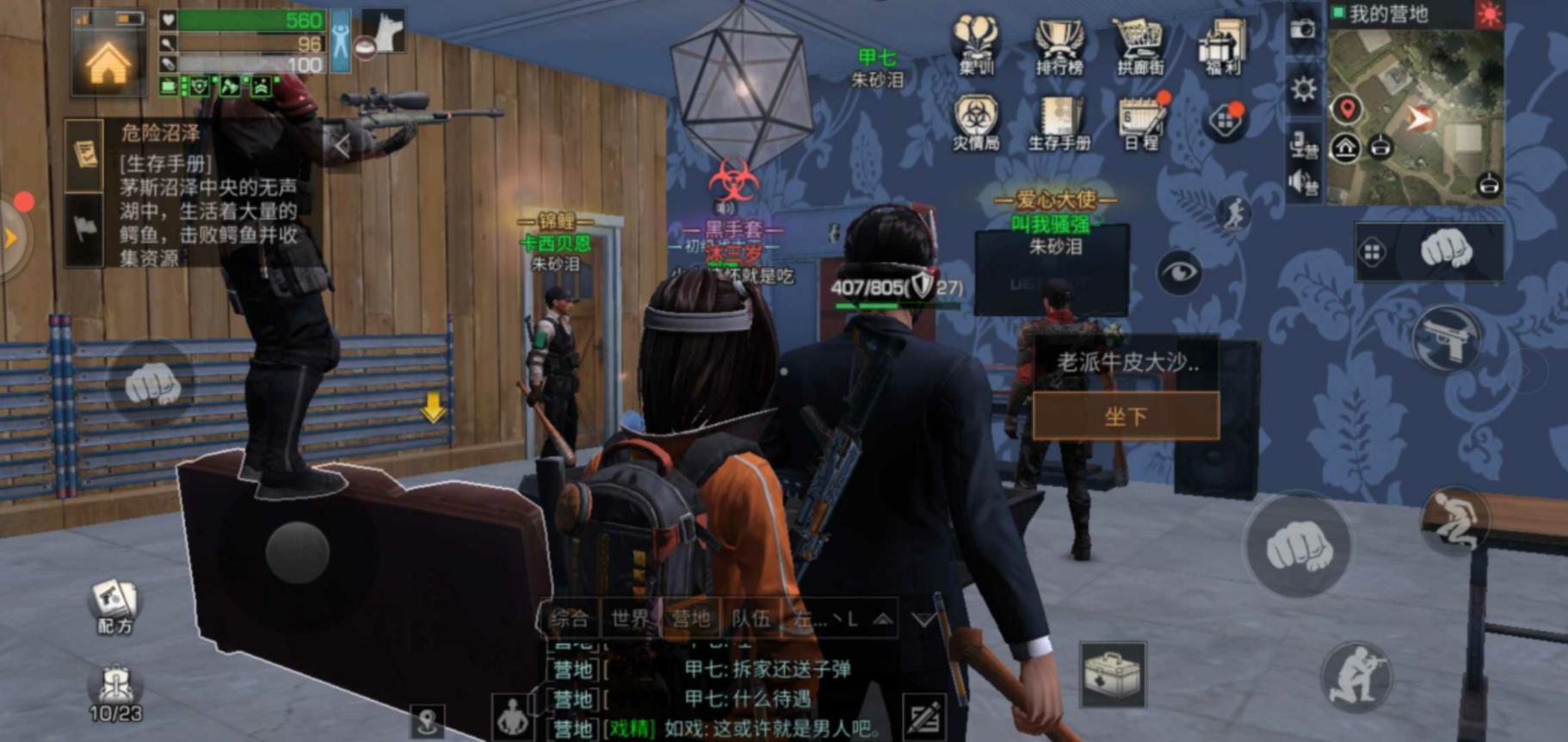Take a screenshot with the camera icon
The width and height of the screenshot is (1568, 742).
click(1303, 28)
